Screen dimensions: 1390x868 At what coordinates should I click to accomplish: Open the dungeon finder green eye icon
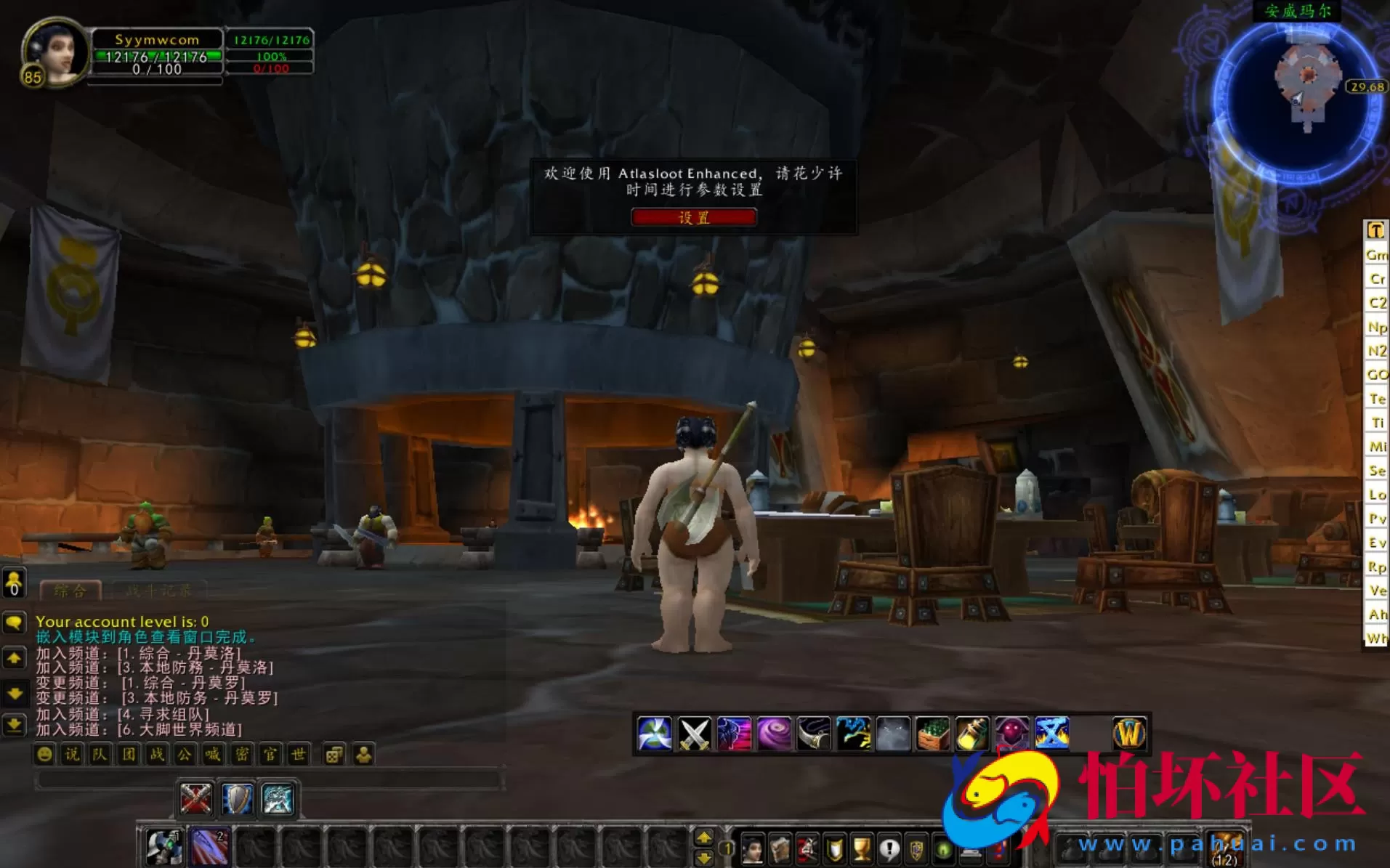point(942,850)
